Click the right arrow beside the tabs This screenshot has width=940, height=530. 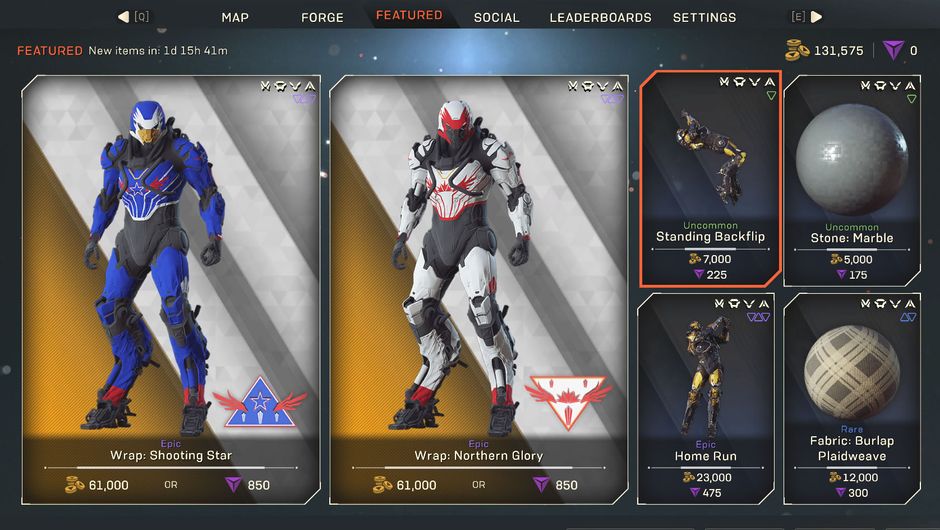coord(816,17)
